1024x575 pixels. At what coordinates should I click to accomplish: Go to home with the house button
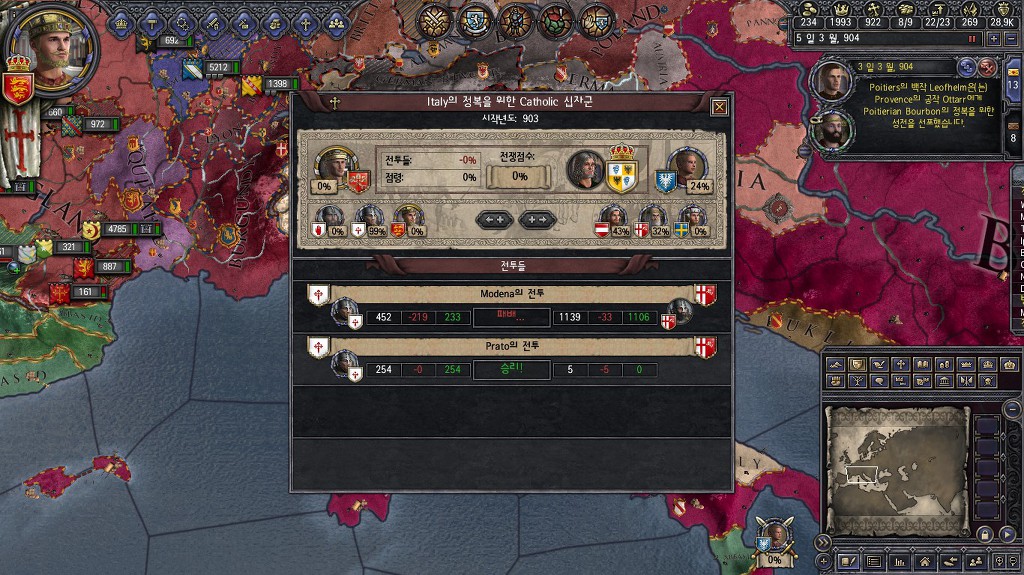[x=926, y=563]
